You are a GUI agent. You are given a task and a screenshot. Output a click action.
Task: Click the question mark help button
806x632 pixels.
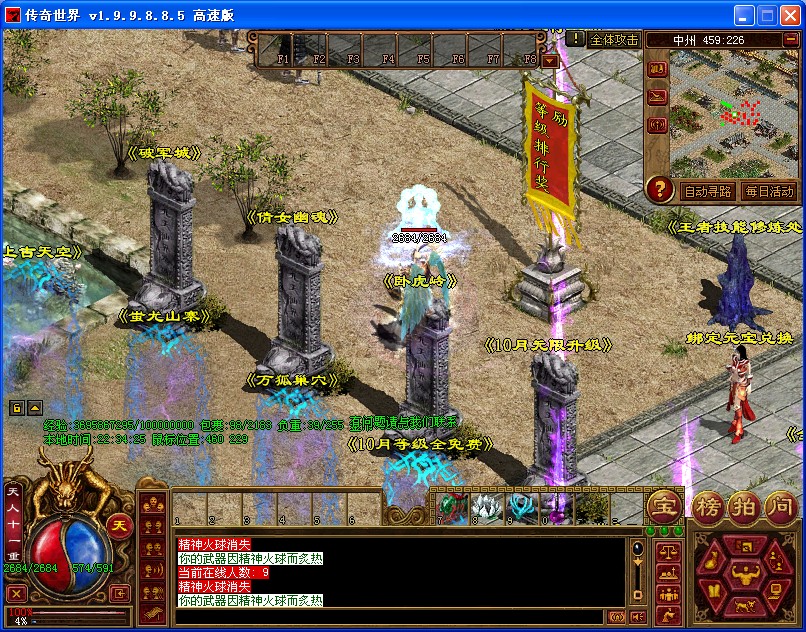[659, 189]
